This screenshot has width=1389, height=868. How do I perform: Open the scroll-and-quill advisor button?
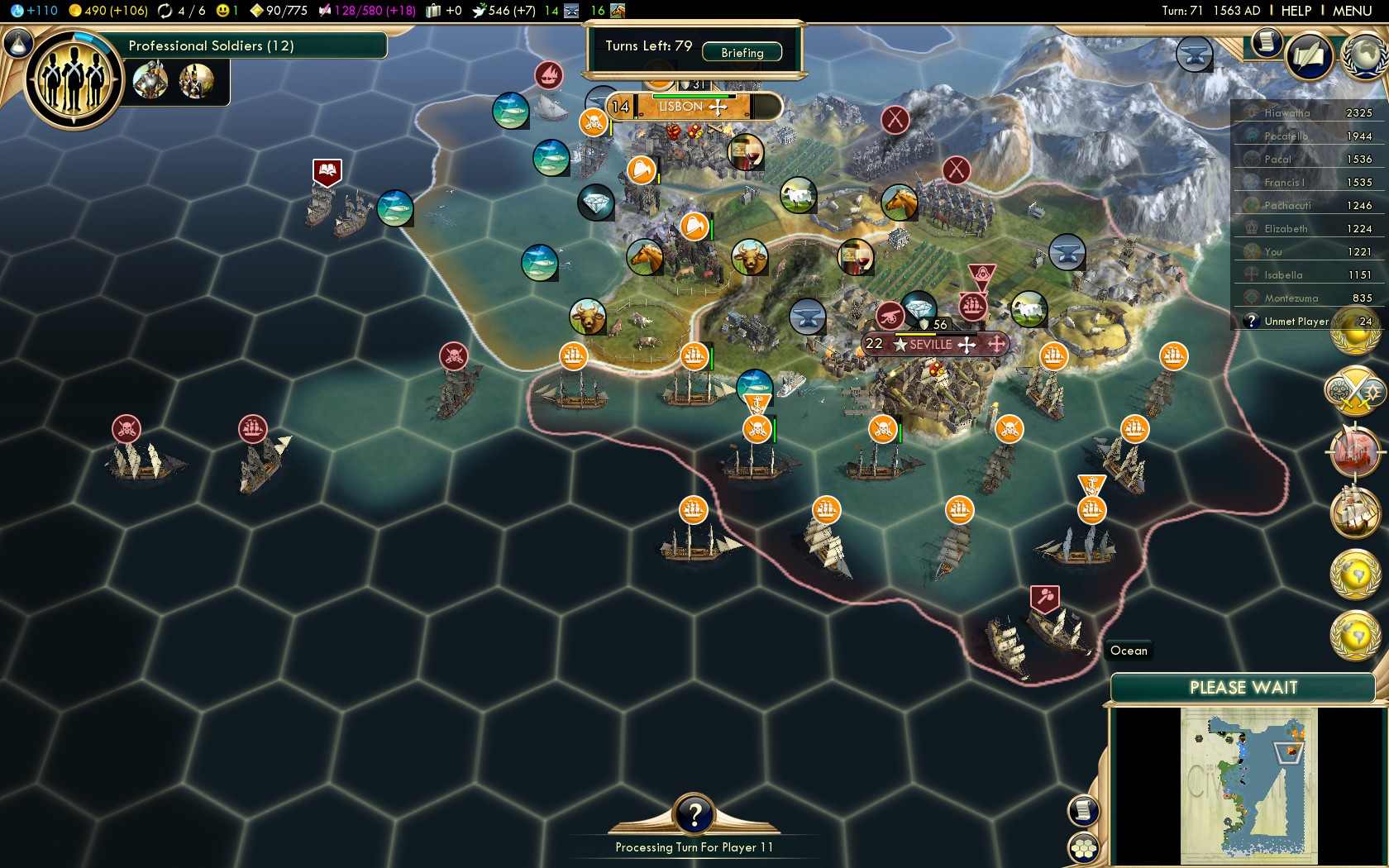(x=1310, y=55)
